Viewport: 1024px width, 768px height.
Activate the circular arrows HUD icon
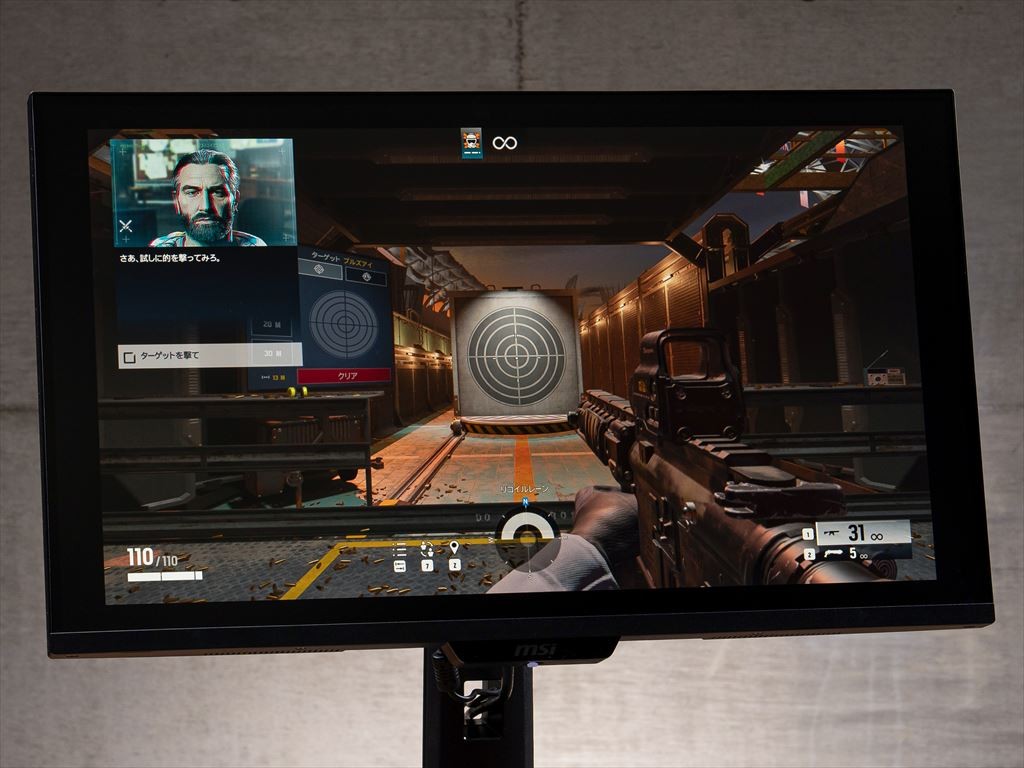click(427, 548)
